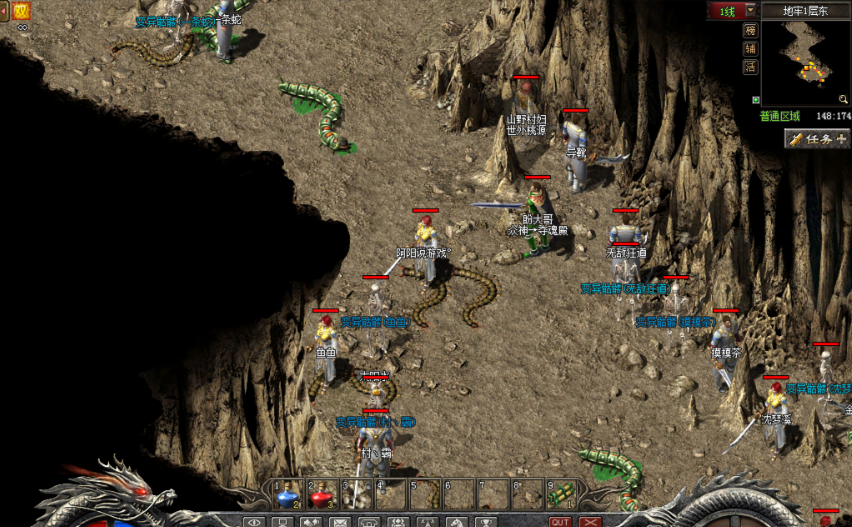Open the 任务 quest panel
852x527 pixels.
pos(816,139)
